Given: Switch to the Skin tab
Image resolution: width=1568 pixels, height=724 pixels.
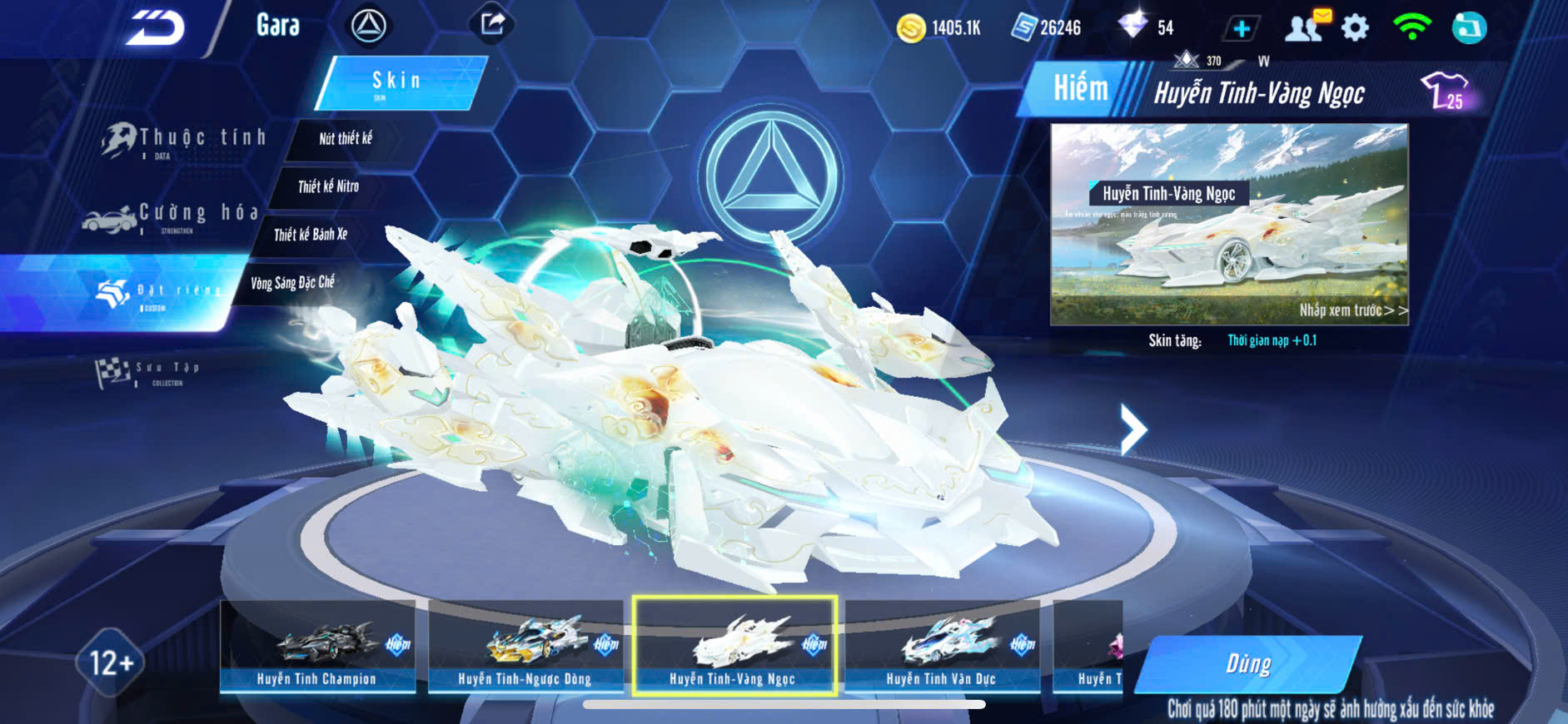Looking at the screenshot, I should 400,82.
